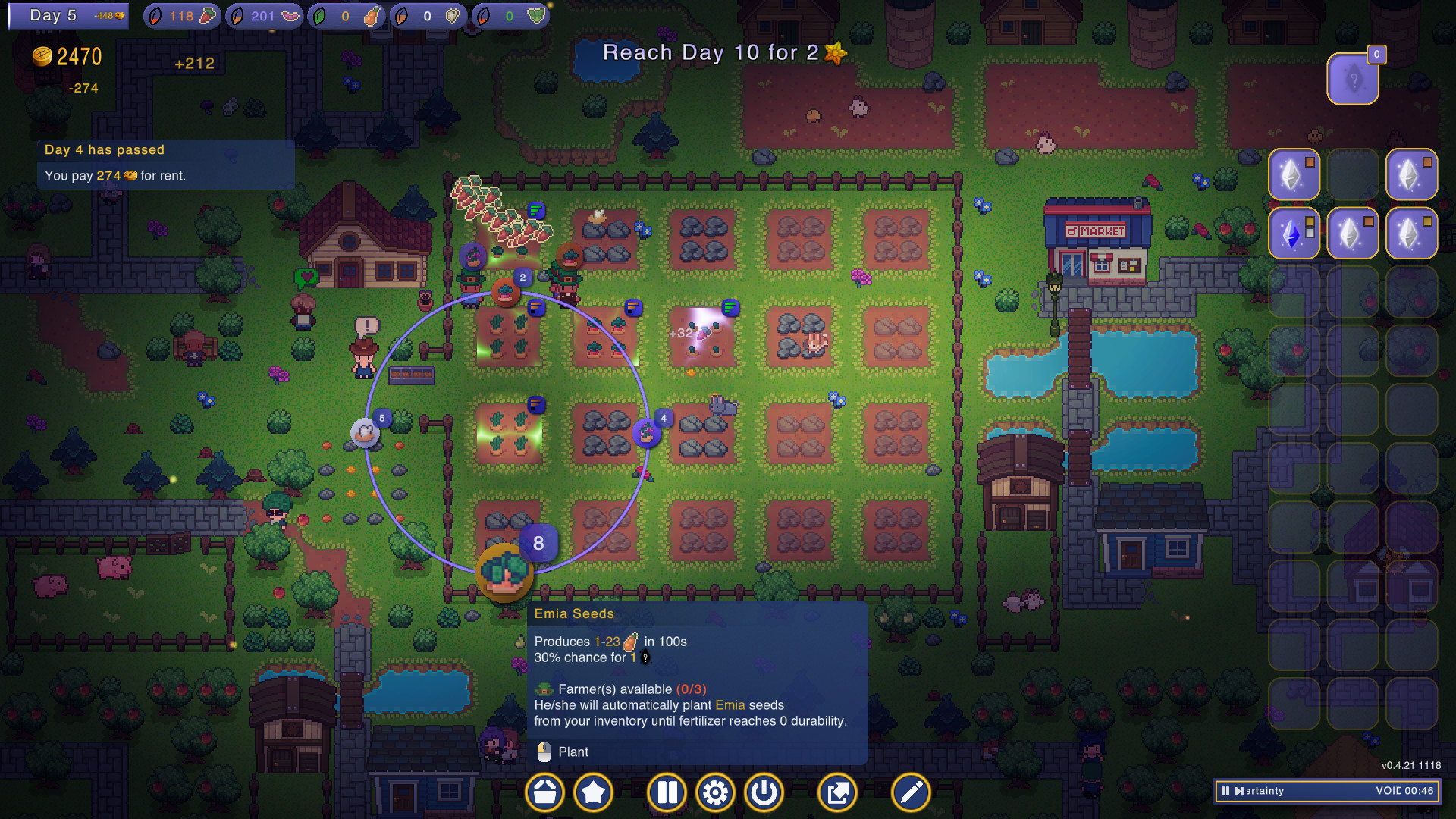Click the 'Reach Day 10 for 2' objective banner
Image resolution: width=1456 pixels, height=819 pixels.
[x=719, y=53]
